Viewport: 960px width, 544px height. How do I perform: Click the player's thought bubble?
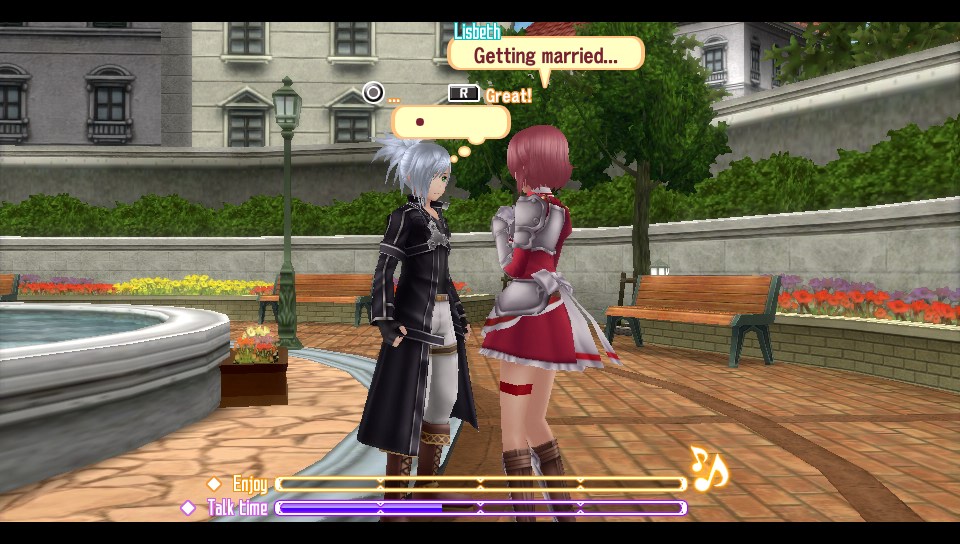point(450,122)
